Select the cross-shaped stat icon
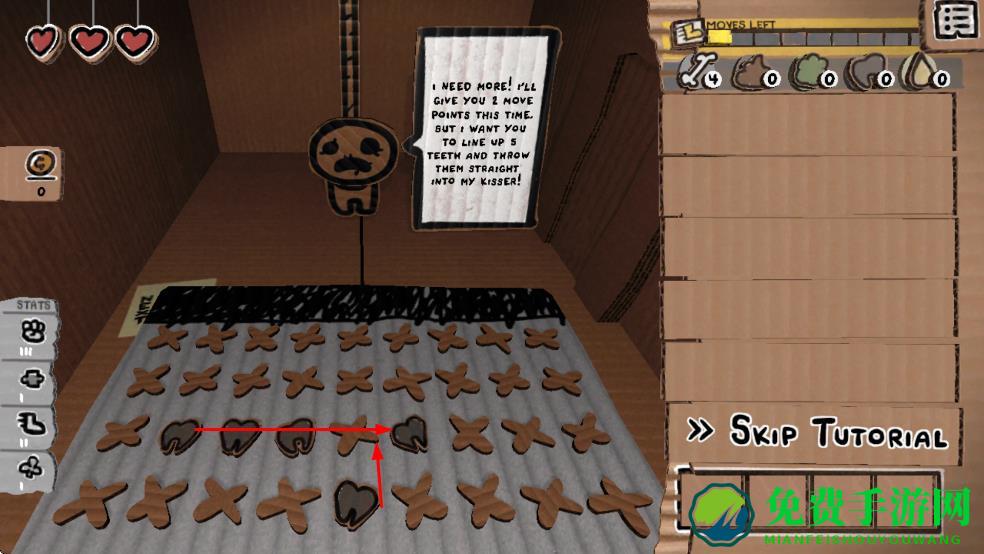984x554 pixels. (31, 379)
